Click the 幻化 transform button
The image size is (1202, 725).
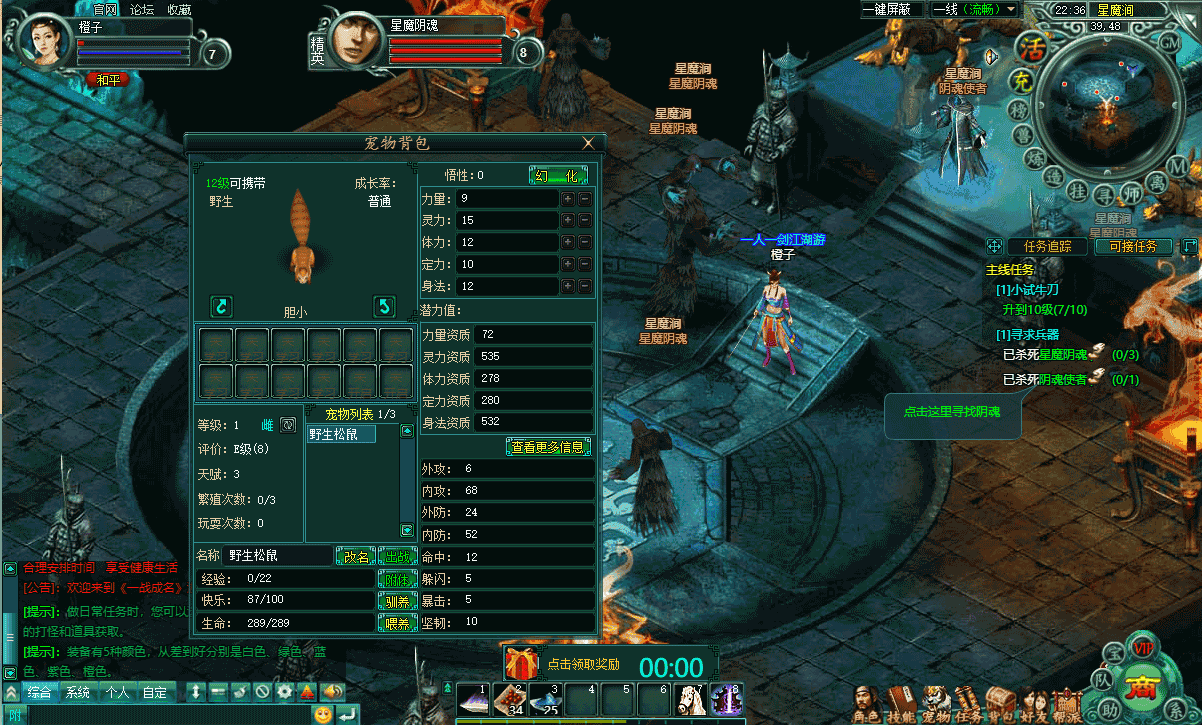pyautogui.click(x=558, y=175)
